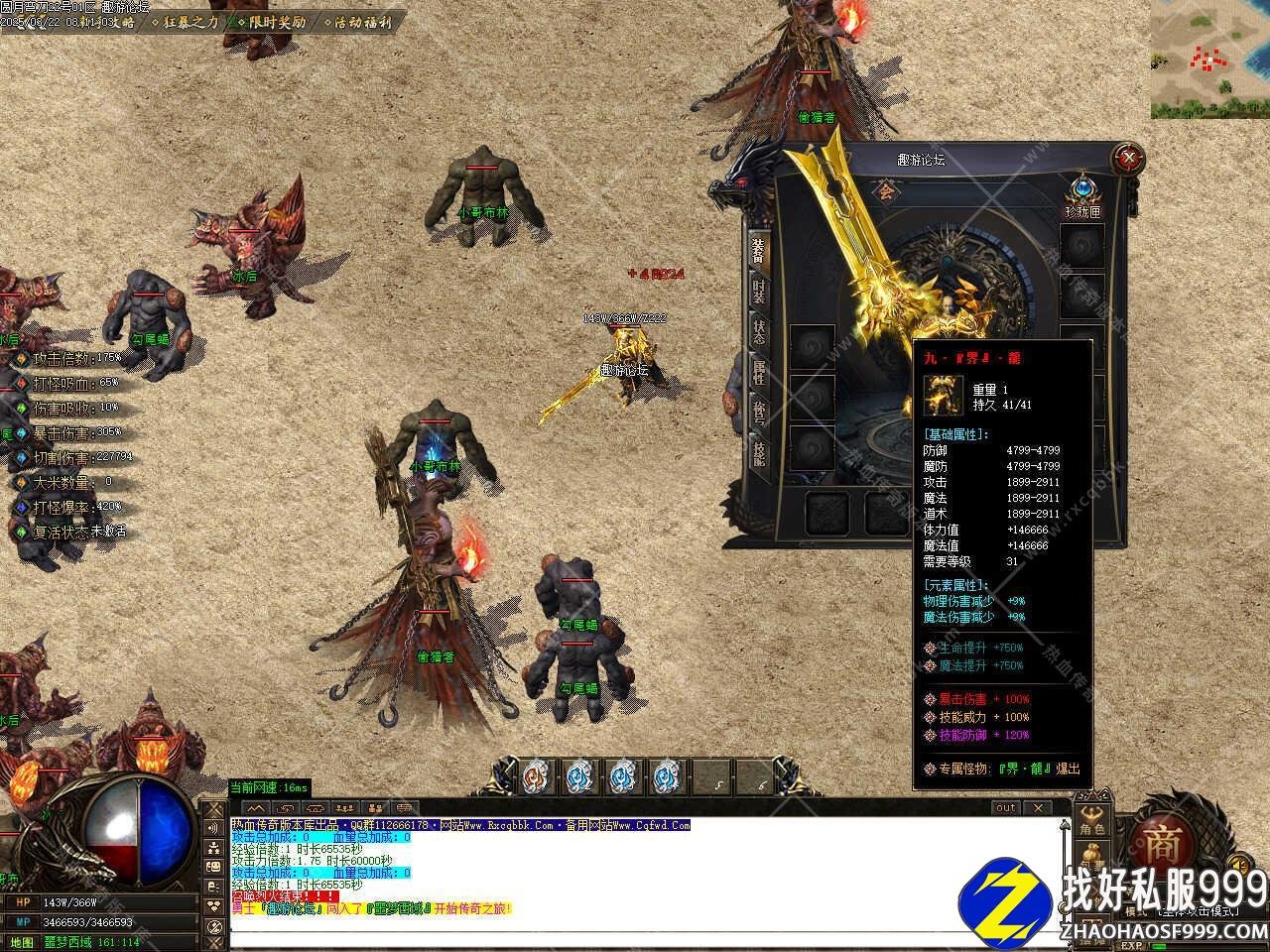Use the orange swirl skill in hotbar
Viewport: 1270px width, 952px height.
coord(536,776)
